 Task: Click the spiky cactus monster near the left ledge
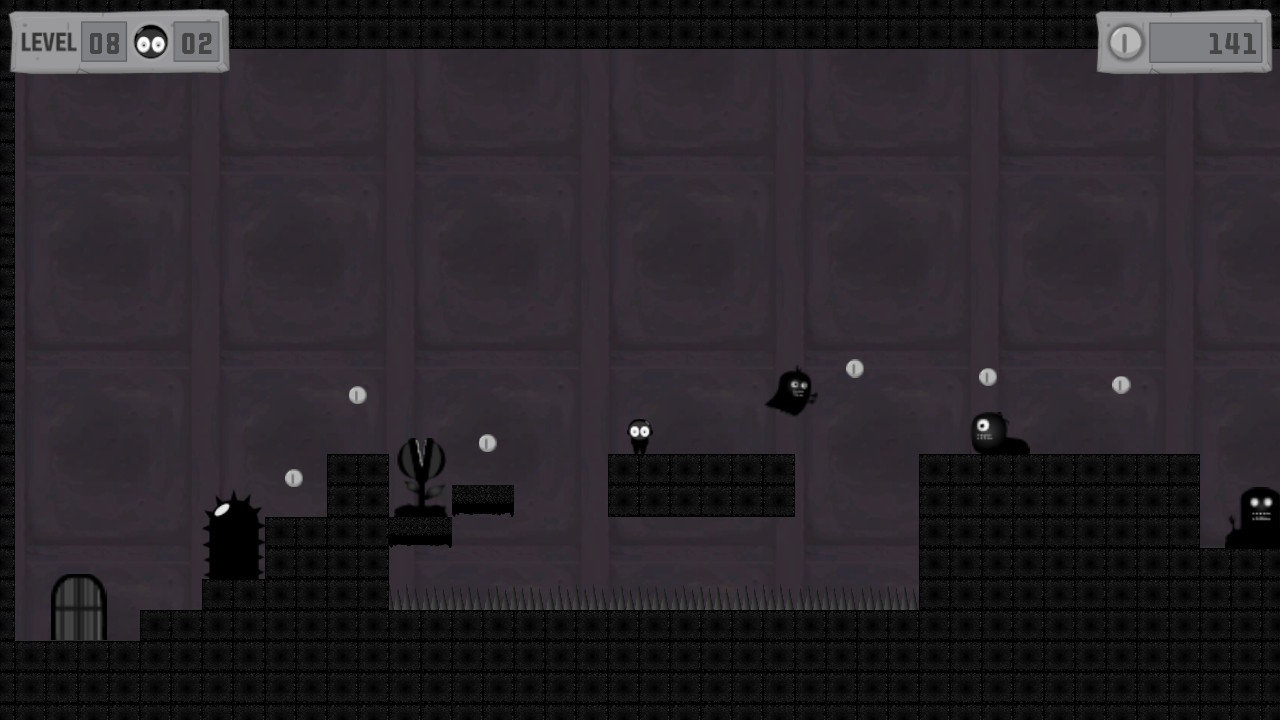(x=232, y=535)
